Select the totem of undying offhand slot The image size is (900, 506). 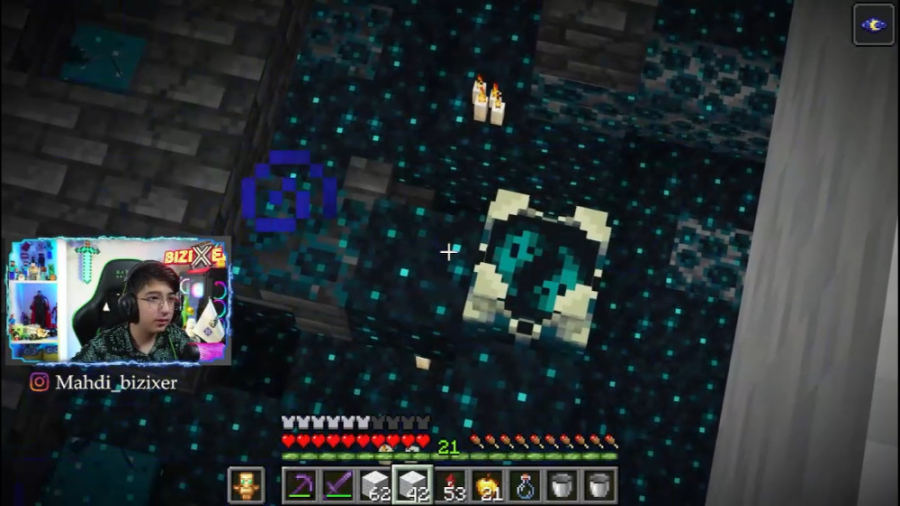pos(245,485)
